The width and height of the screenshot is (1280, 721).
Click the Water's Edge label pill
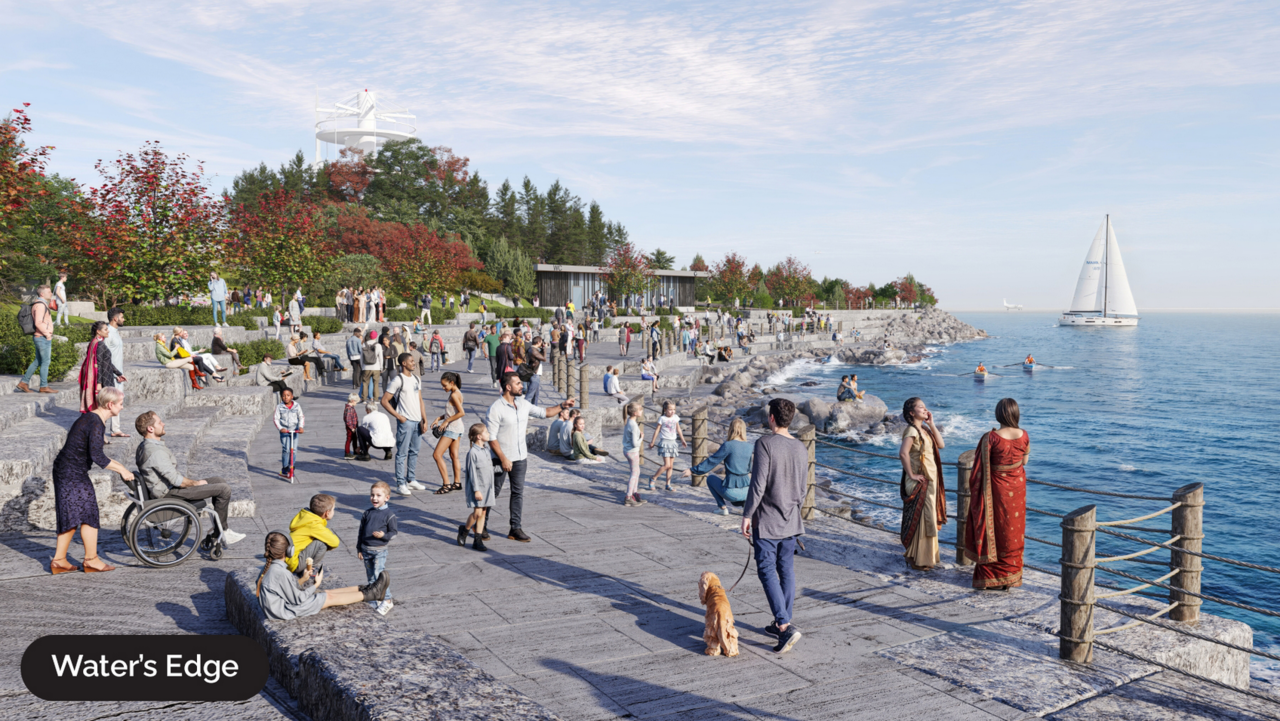(x=144, y=667)
